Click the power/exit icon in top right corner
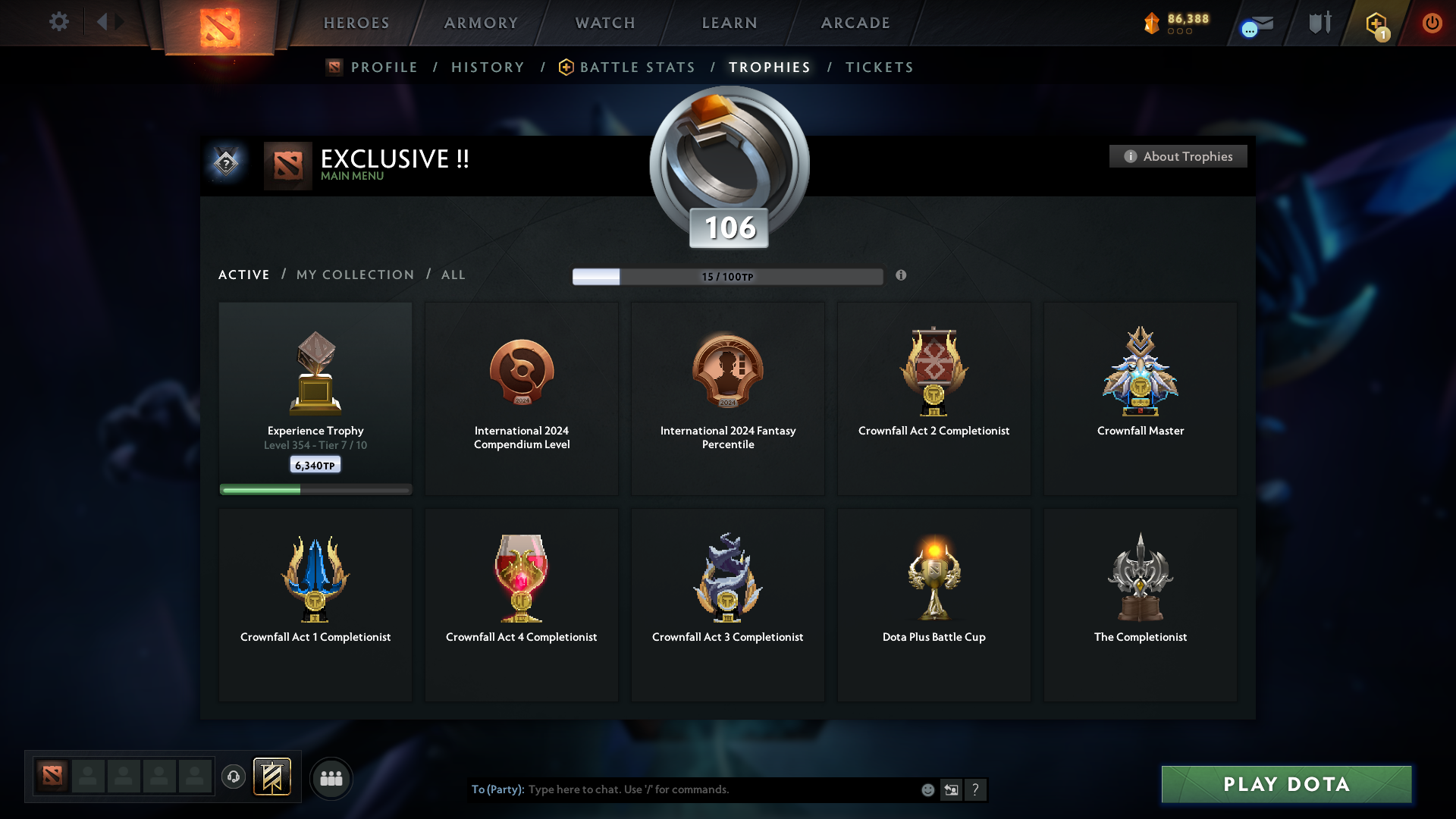This screenshot has width=1456, height=819. [1432, 23]
